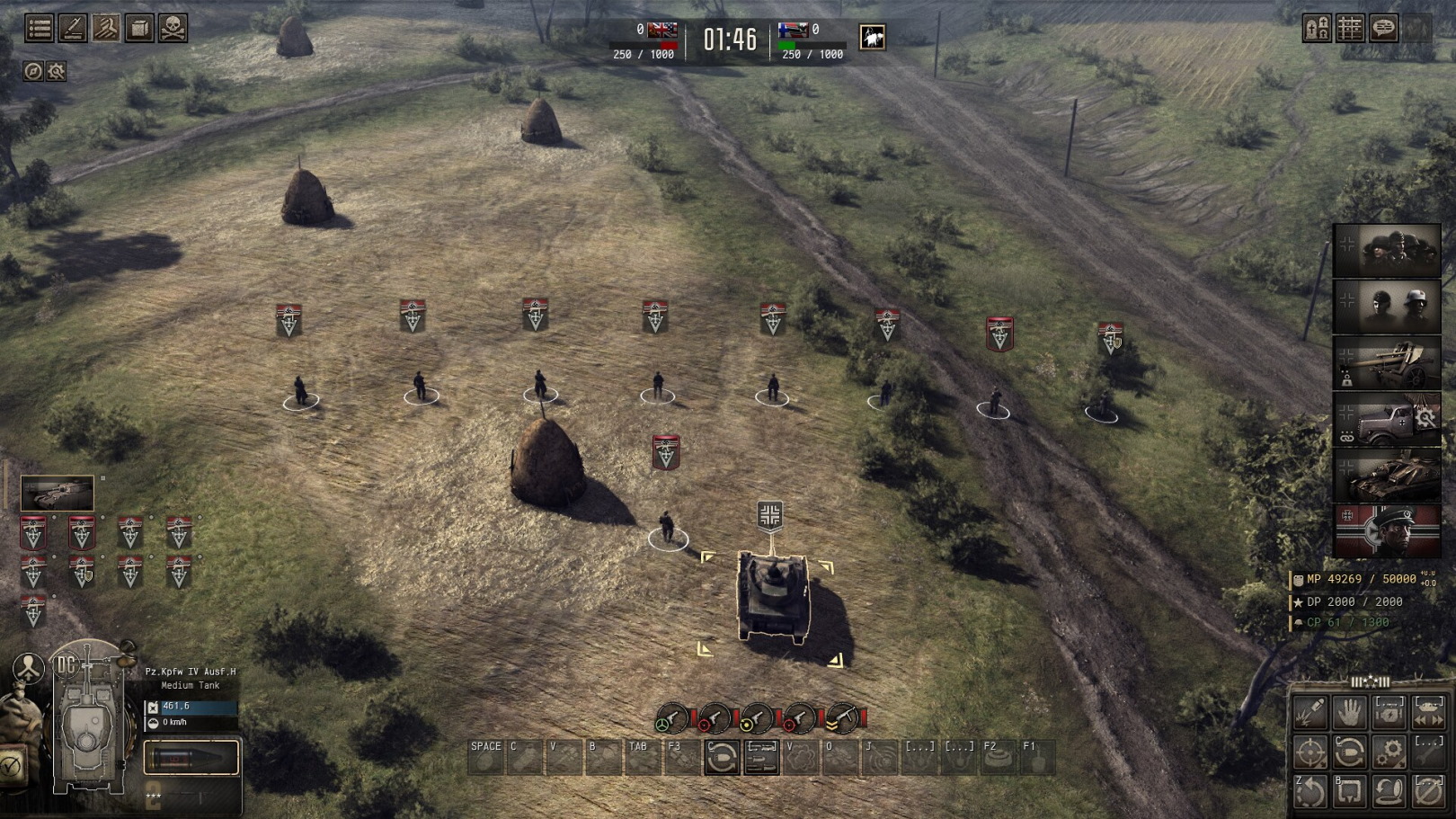Select the infantry squad reinforcement card
Image resolution: width=1456 pixels, height=819 pixels.
[1386, 251]
